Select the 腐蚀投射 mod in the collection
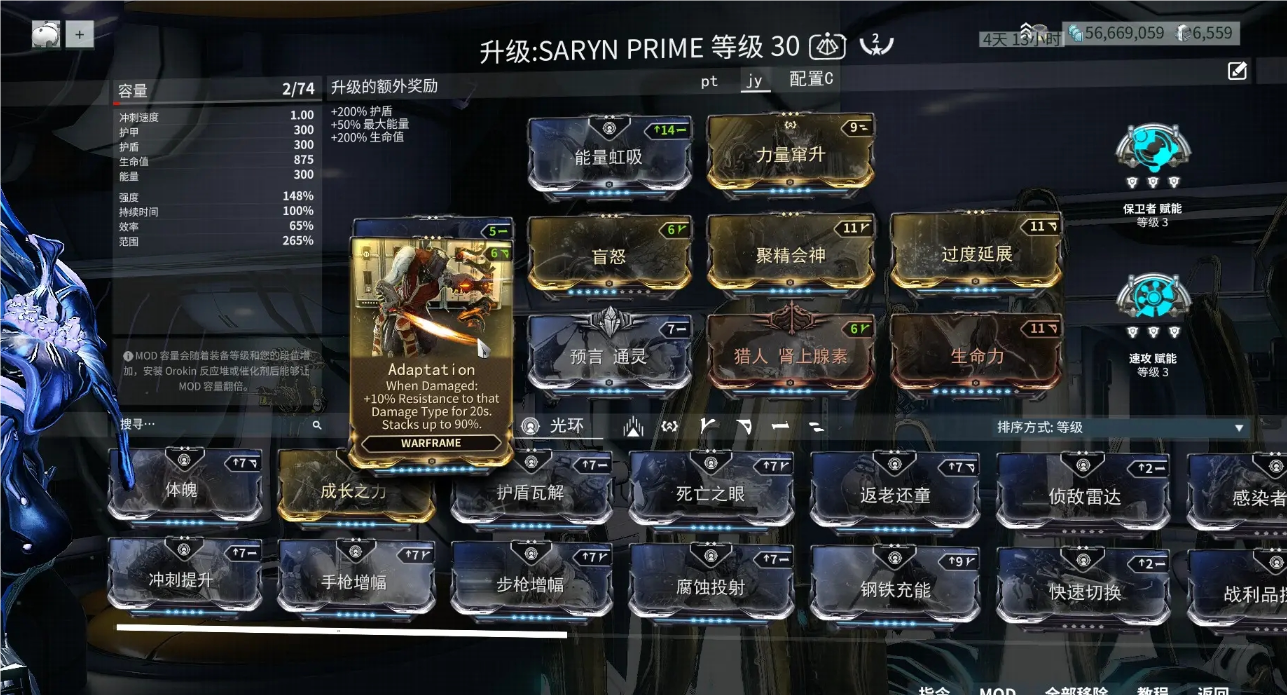Image resolution: width=1287 pixels, height=695 pixels. 710,587
